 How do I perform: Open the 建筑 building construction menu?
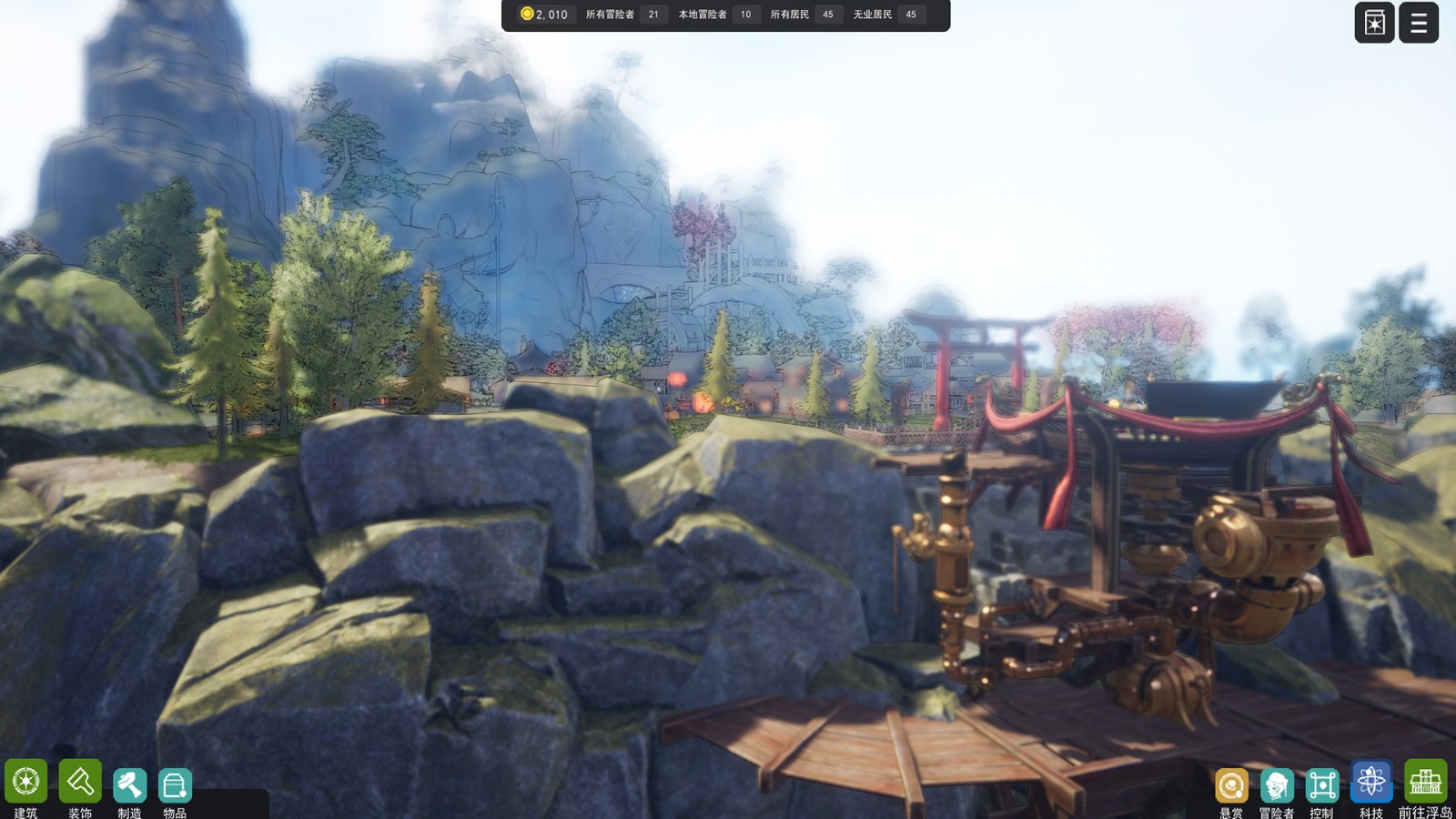coord(26,786)
